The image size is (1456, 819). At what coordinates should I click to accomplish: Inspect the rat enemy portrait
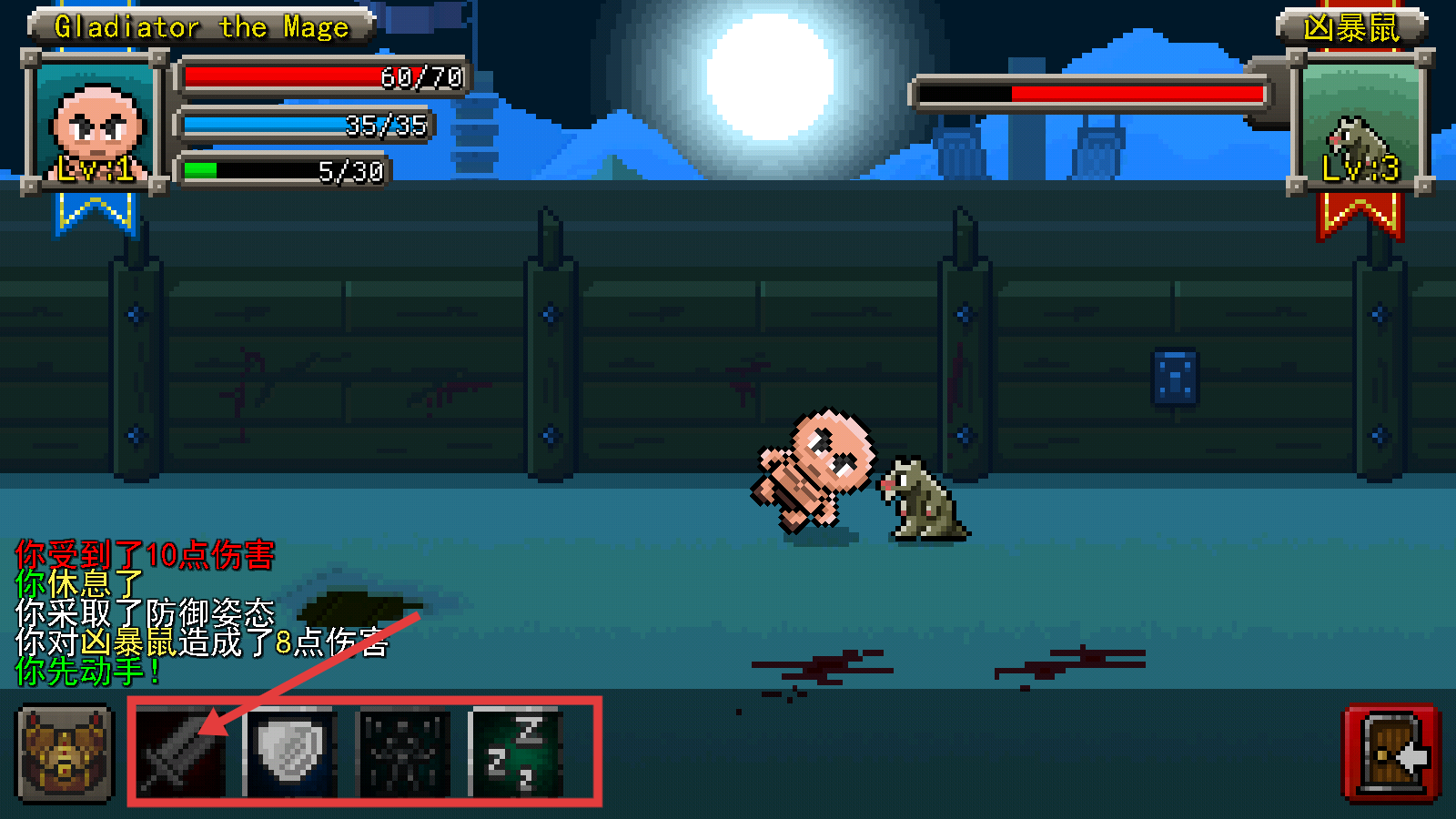coord(1360,125)
